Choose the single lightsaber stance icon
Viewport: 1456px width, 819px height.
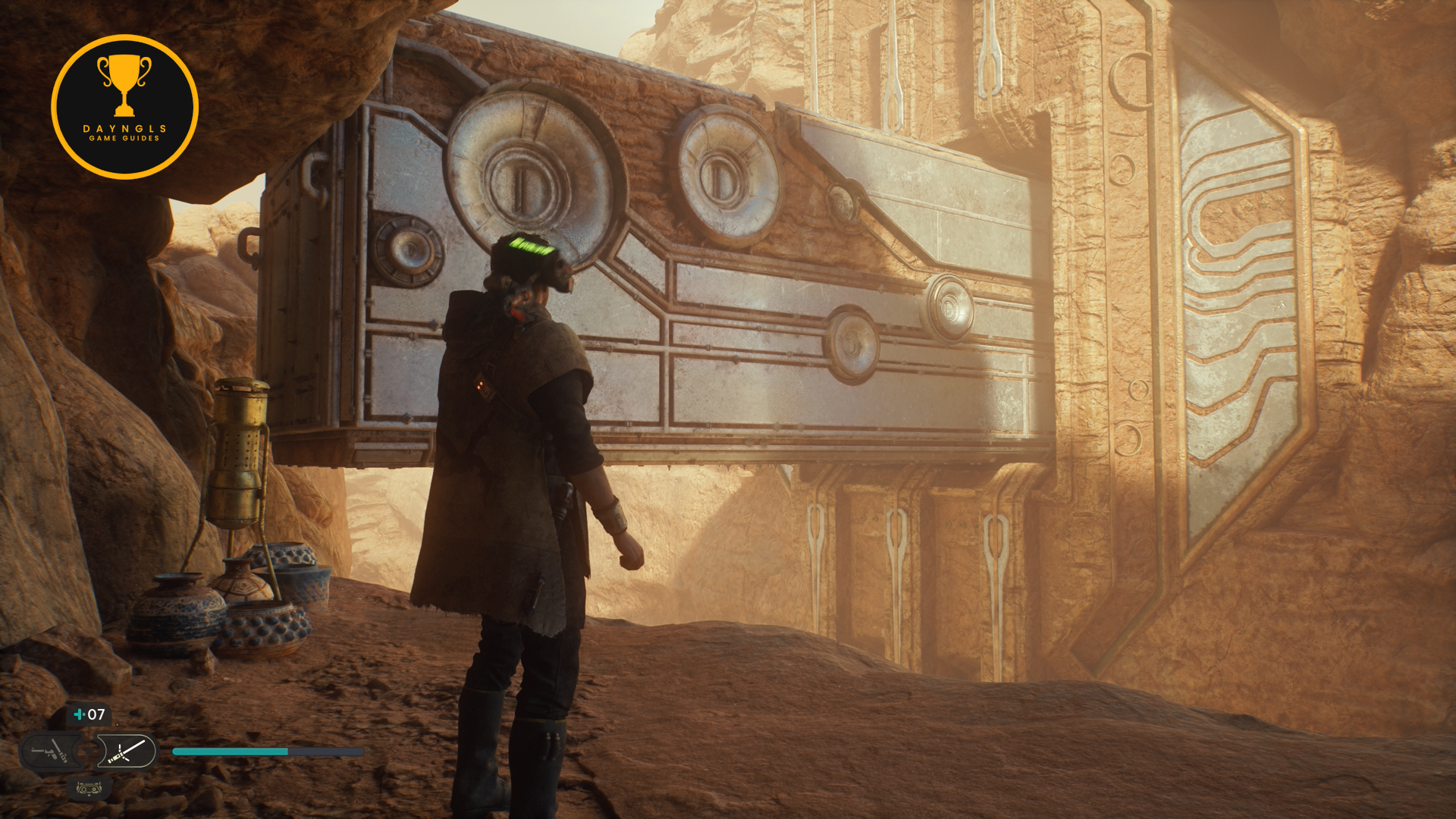[127, 752]
